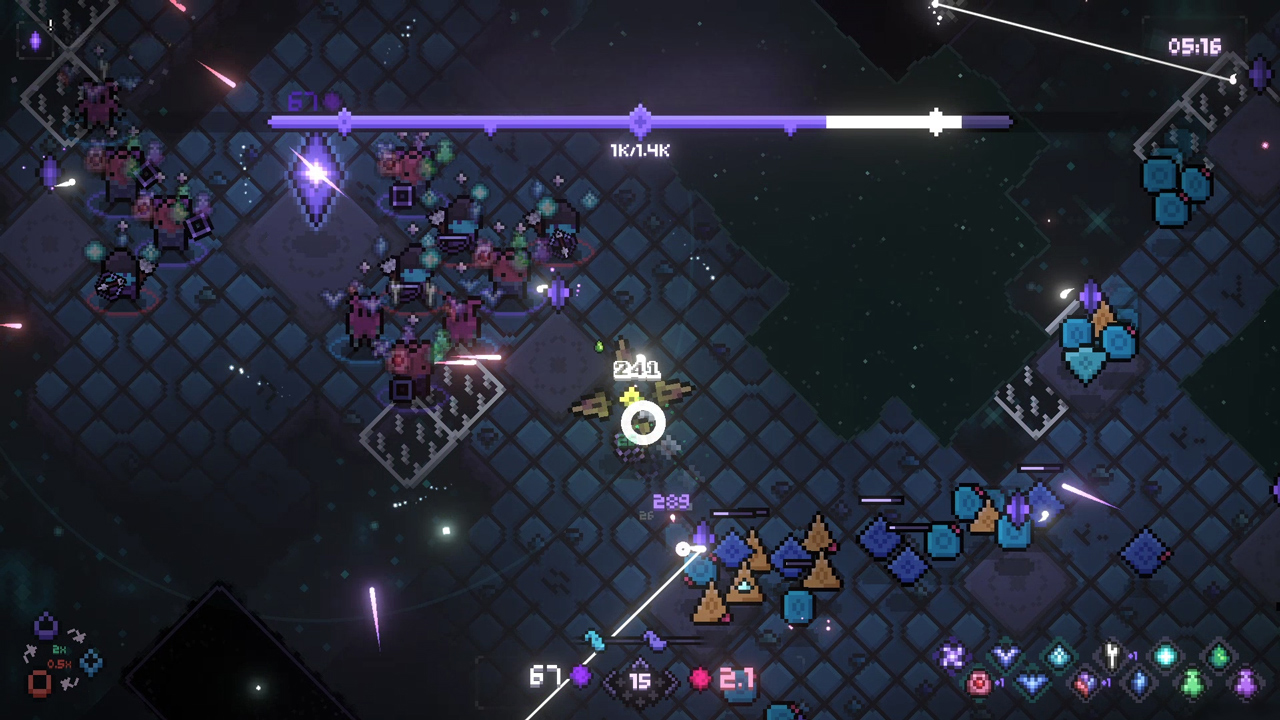Click the red ring icon with 0.5x modifier
The height and width of the screenshot is (720, 1280).
click(40, 683)
